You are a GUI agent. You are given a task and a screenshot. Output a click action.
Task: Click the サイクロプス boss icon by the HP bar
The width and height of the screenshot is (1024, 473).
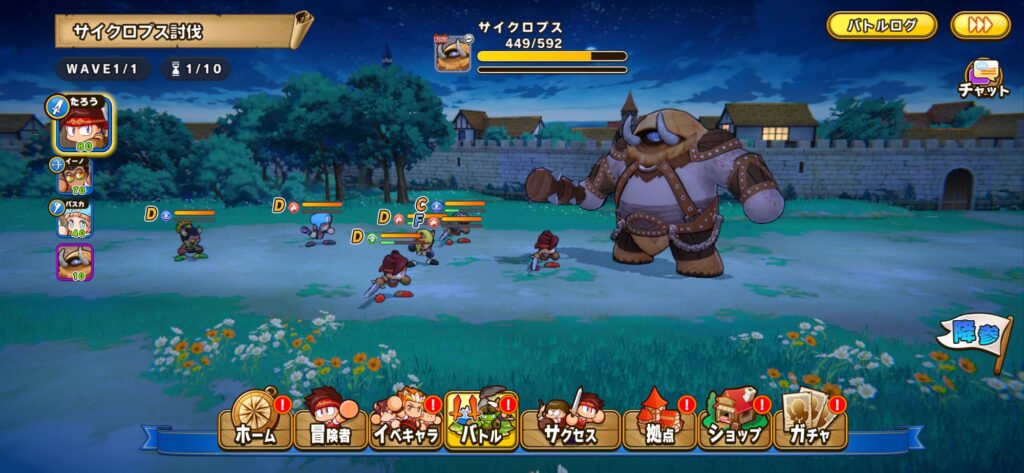click(452, 53)
